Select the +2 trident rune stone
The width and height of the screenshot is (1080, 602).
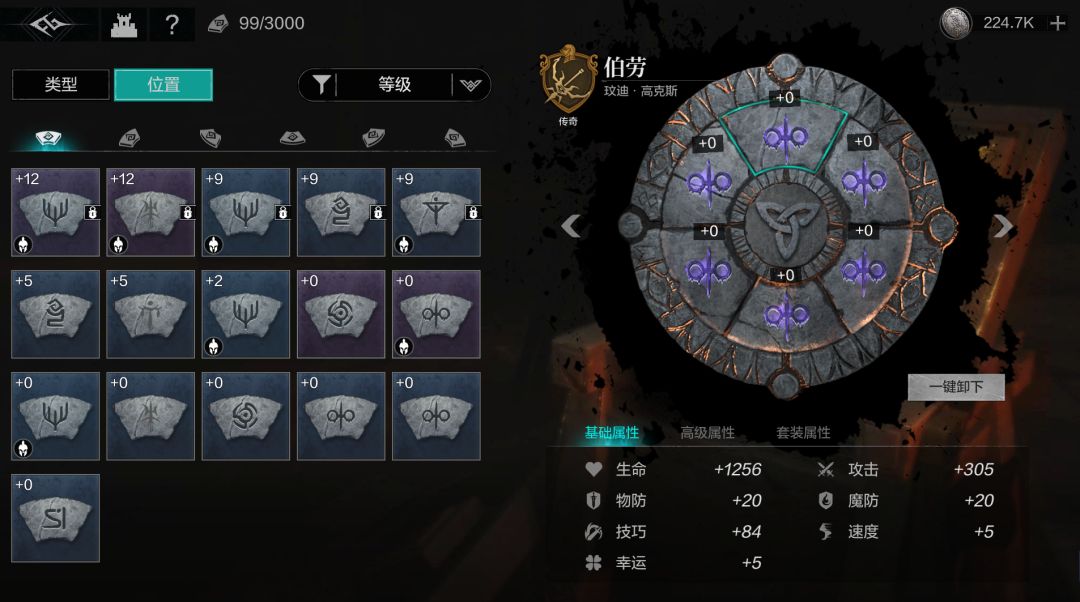coord(246,314)
